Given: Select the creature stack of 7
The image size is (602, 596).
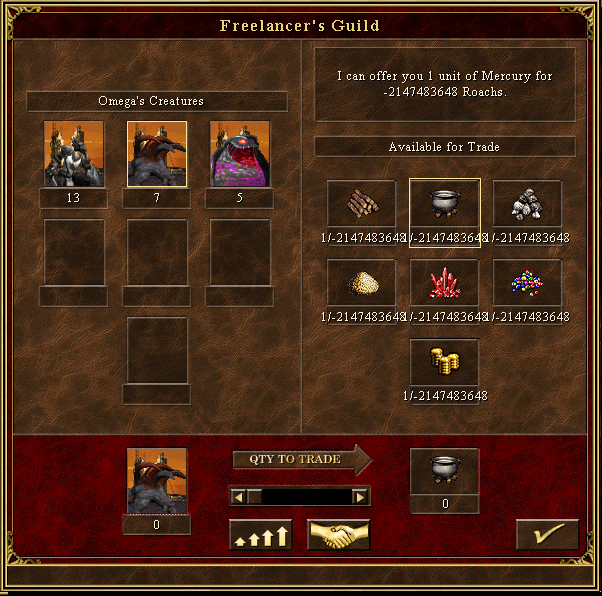Looking at the screenshot, I should [x=157, y=154].
